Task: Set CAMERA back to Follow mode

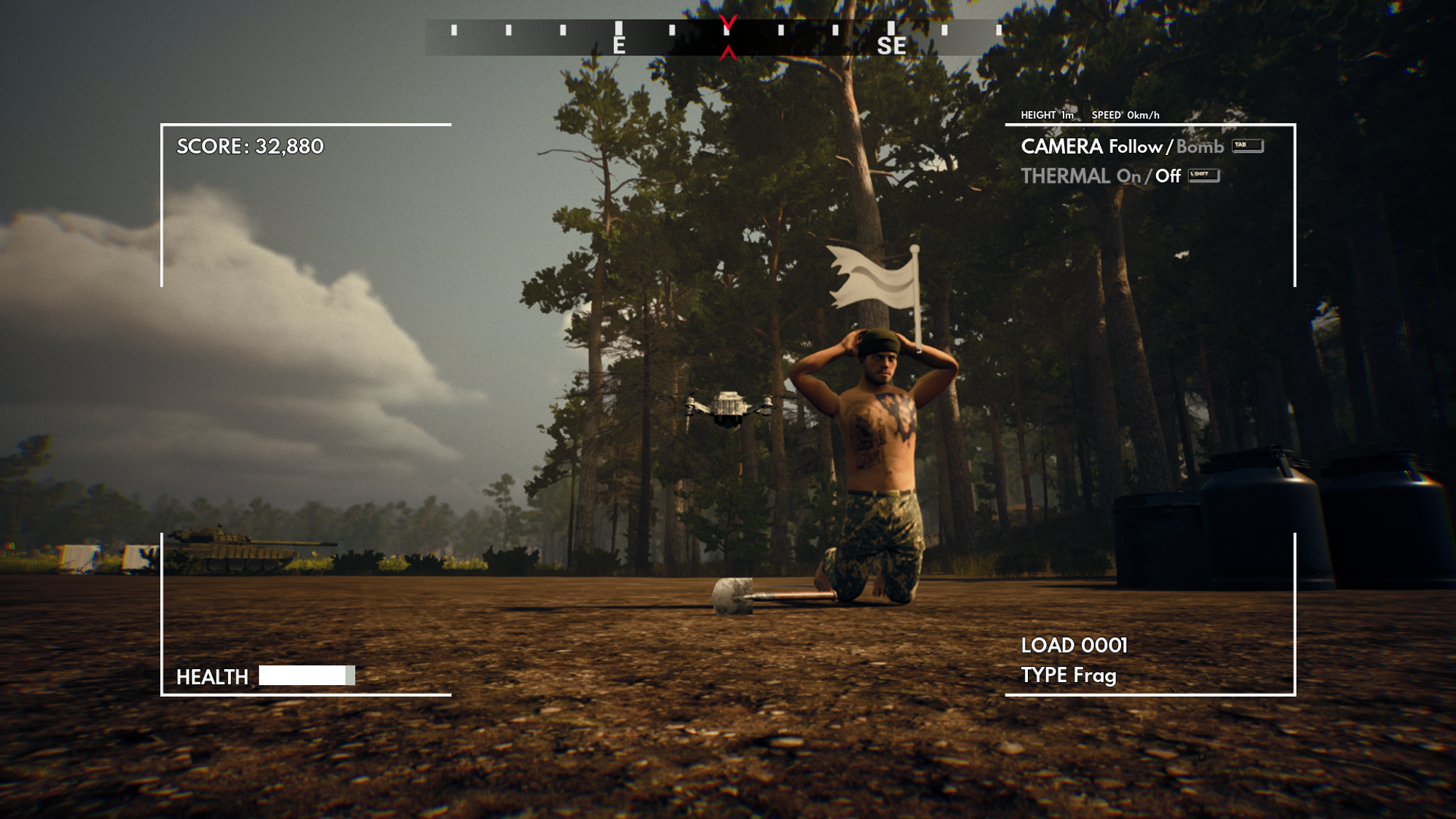Action: click(1136, 147)
